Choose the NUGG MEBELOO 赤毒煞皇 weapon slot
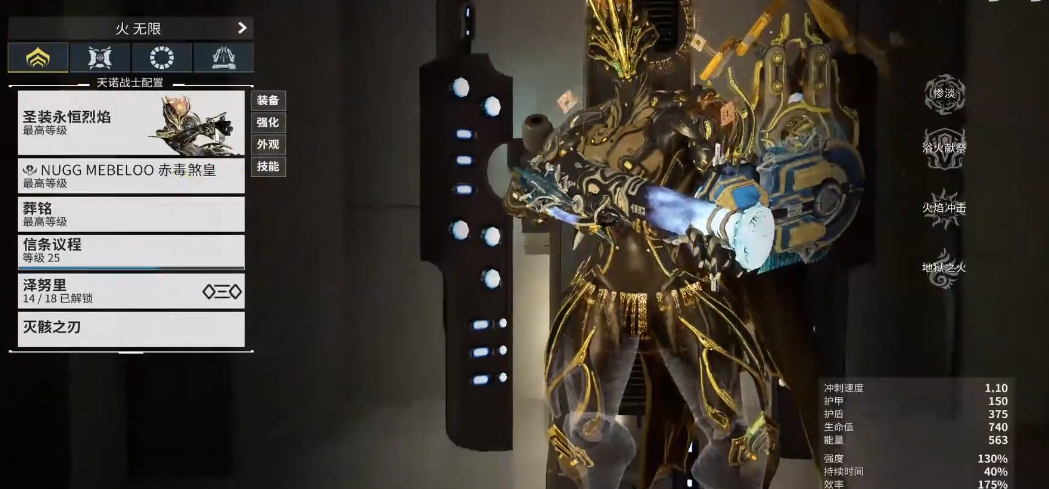 point(131,176)
